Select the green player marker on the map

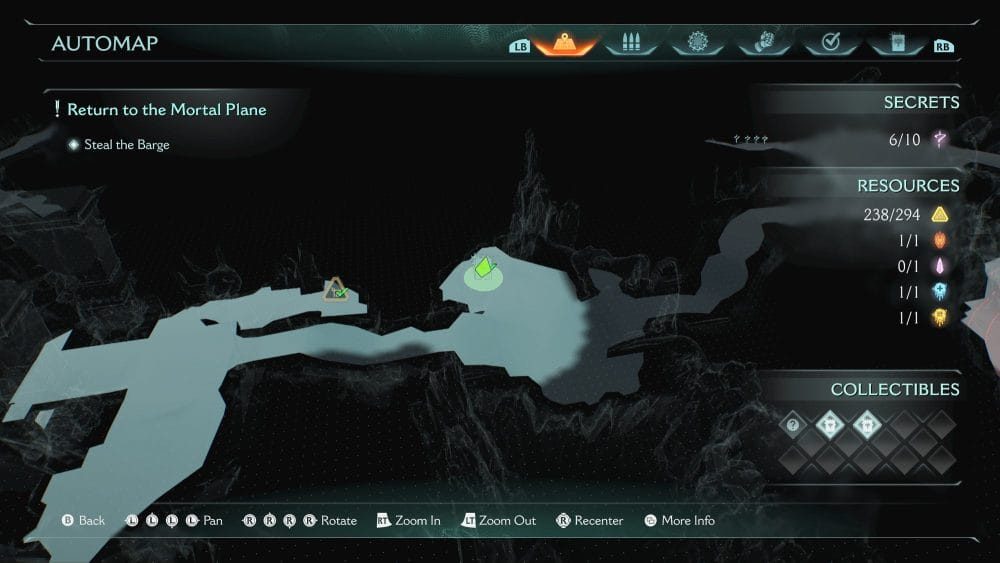(x=485, y=268)
